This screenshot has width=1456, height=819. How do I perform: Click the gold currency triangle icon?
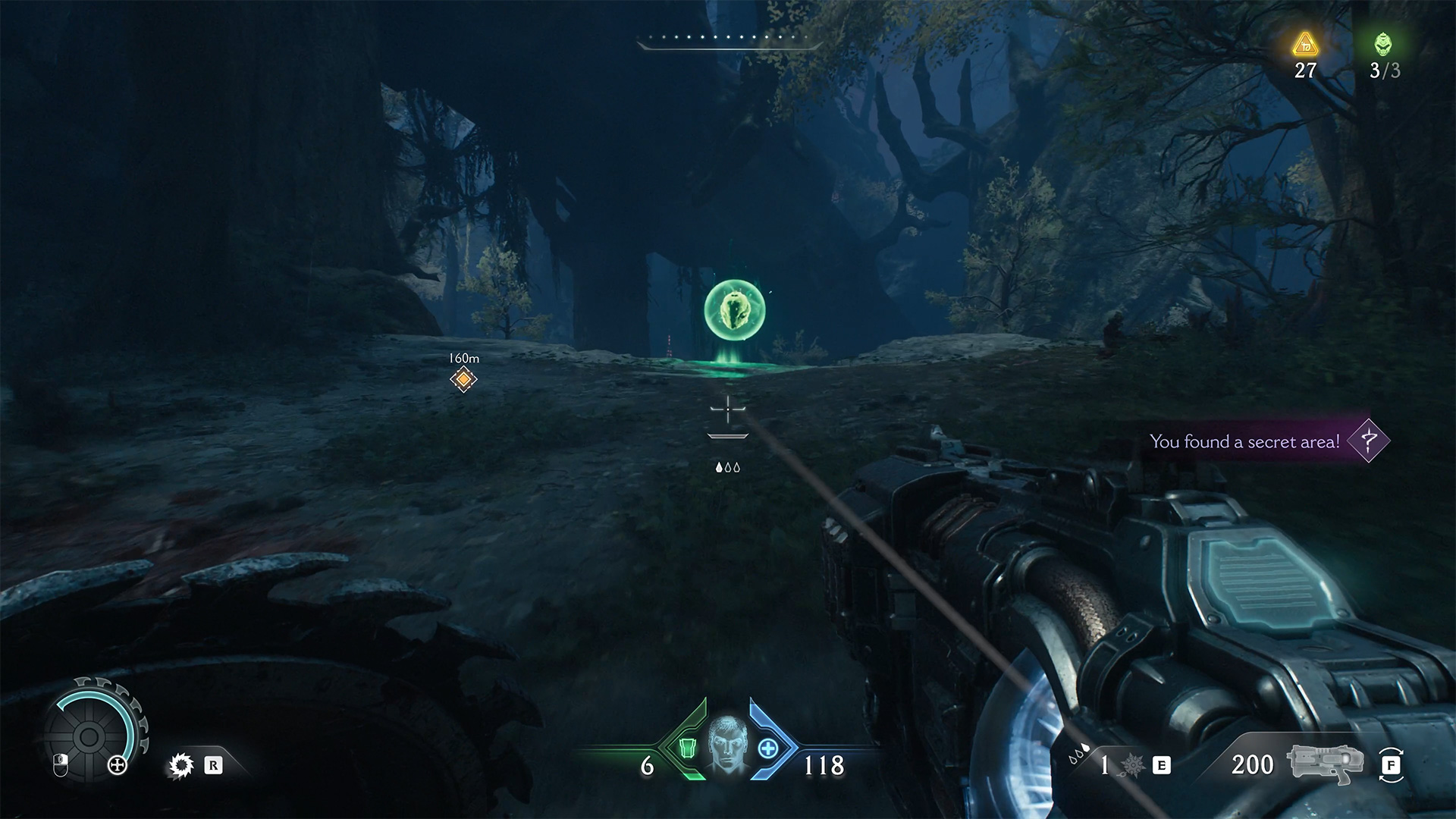click(x=1305, y=45)
